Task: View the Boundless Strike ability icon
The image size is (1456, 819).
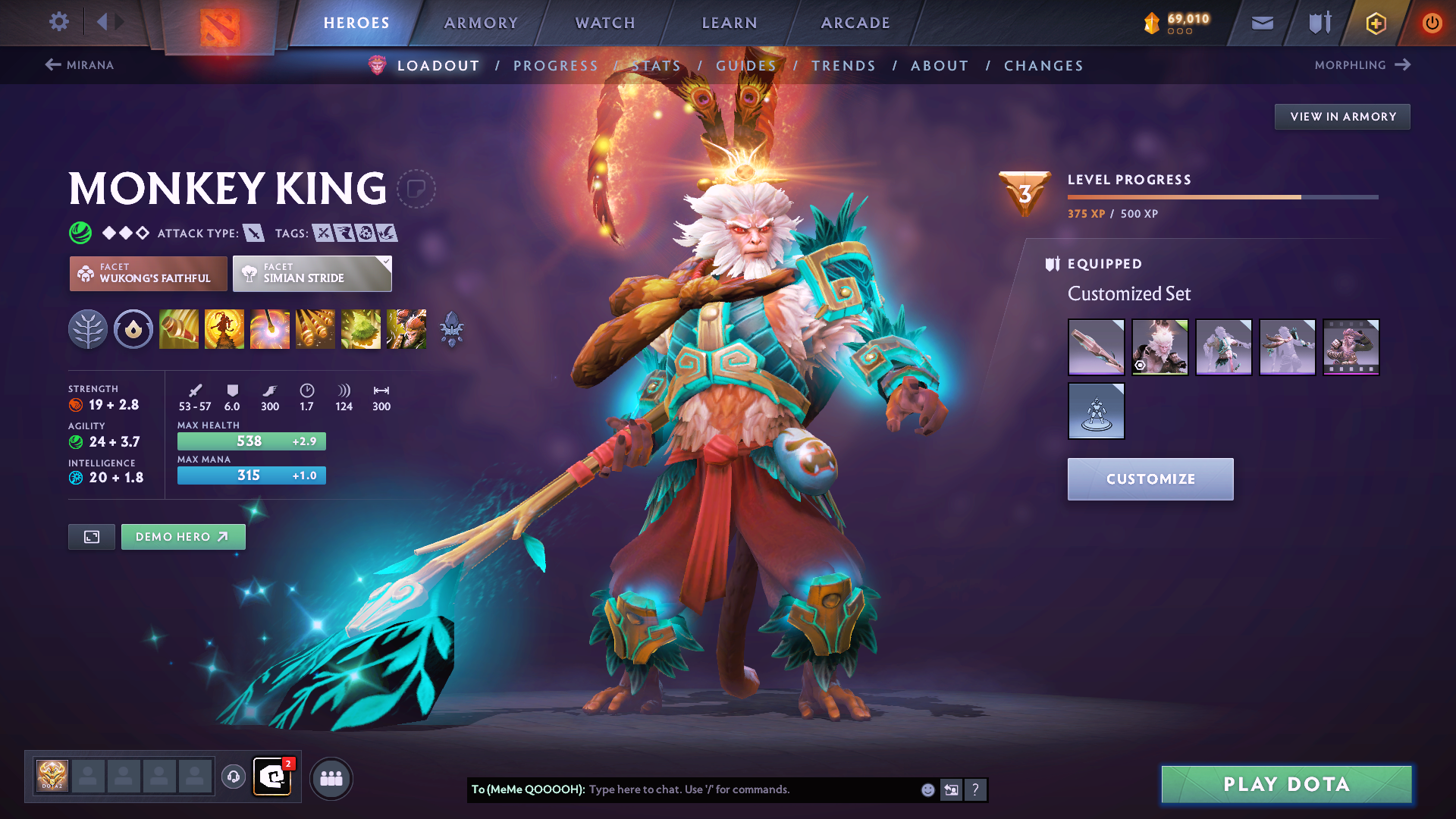Action: (179, 329)
